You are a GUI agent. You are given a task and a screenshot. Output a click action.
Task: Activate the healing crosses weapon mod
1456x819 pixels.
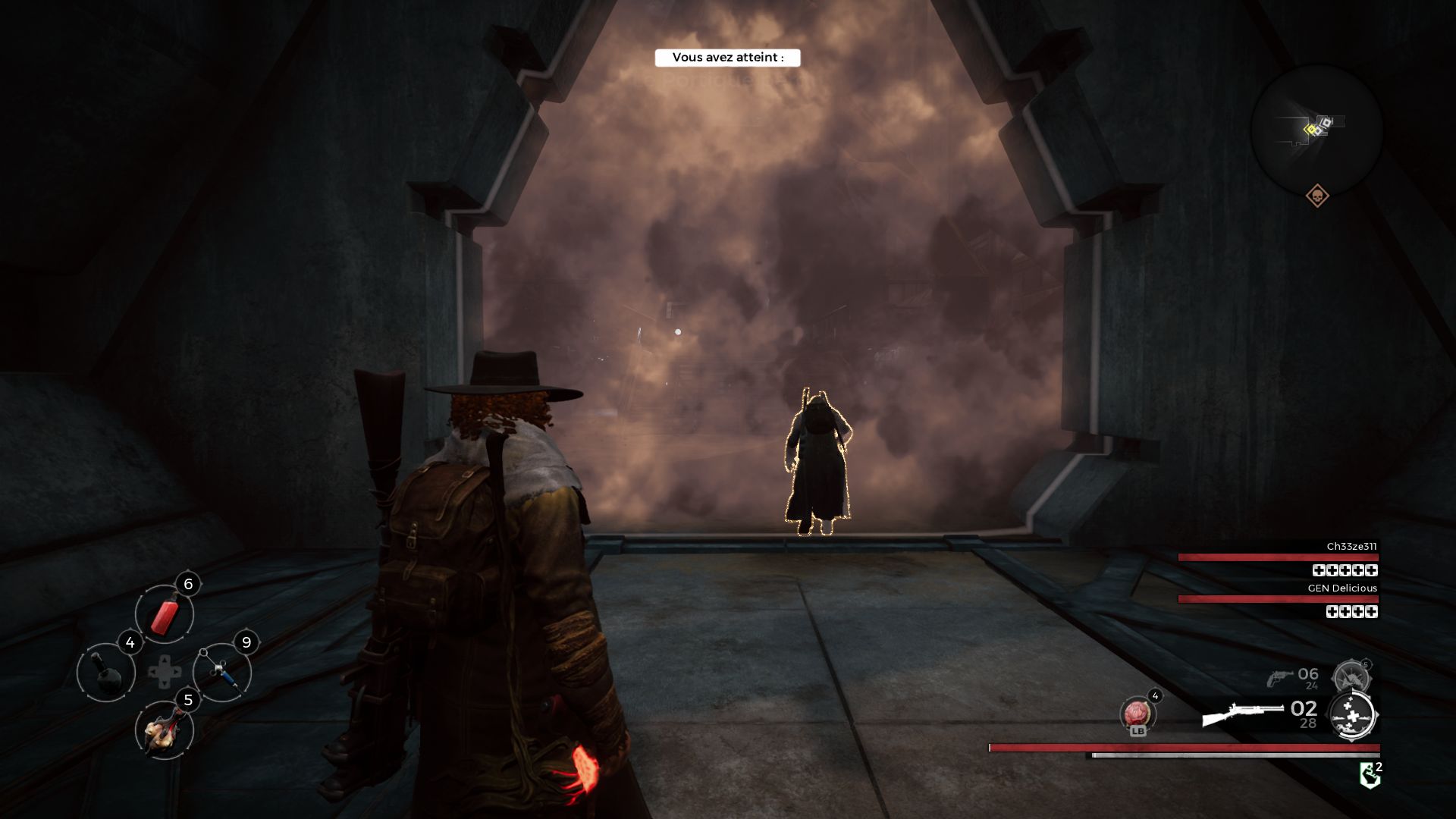(1352, 715)
